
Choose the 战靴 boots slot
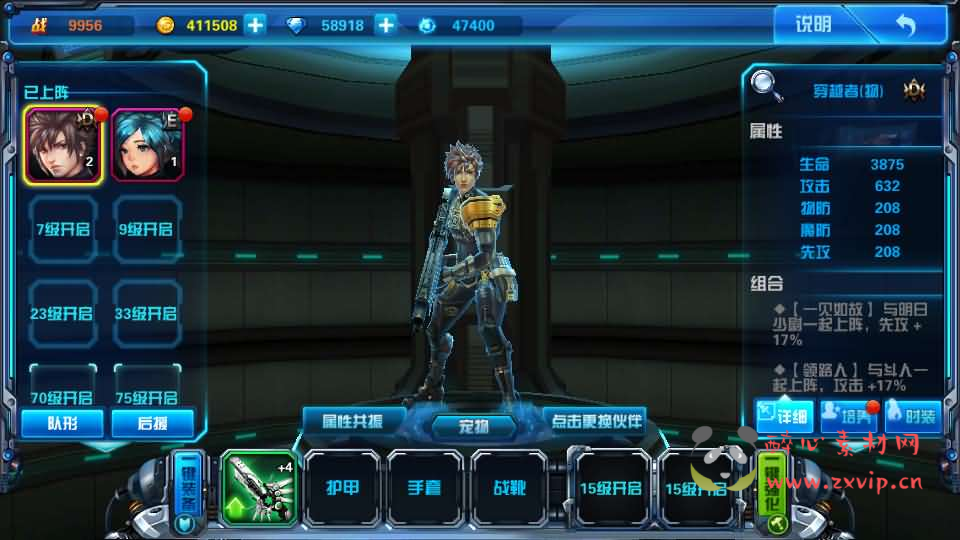pyautogui.click(x=510, y=487)
